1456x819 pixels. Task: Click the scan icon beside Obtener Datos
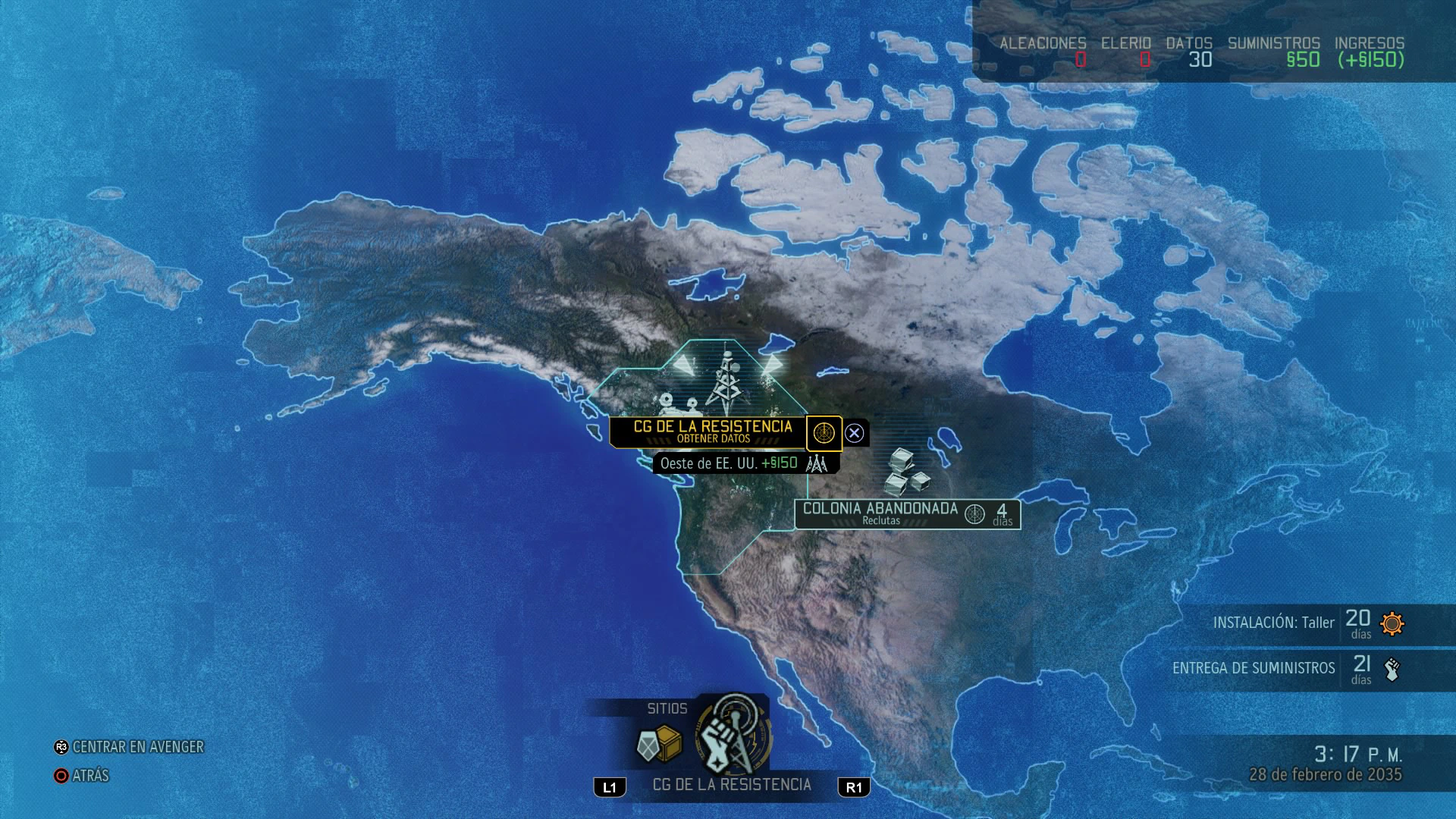tap(824, 433)
